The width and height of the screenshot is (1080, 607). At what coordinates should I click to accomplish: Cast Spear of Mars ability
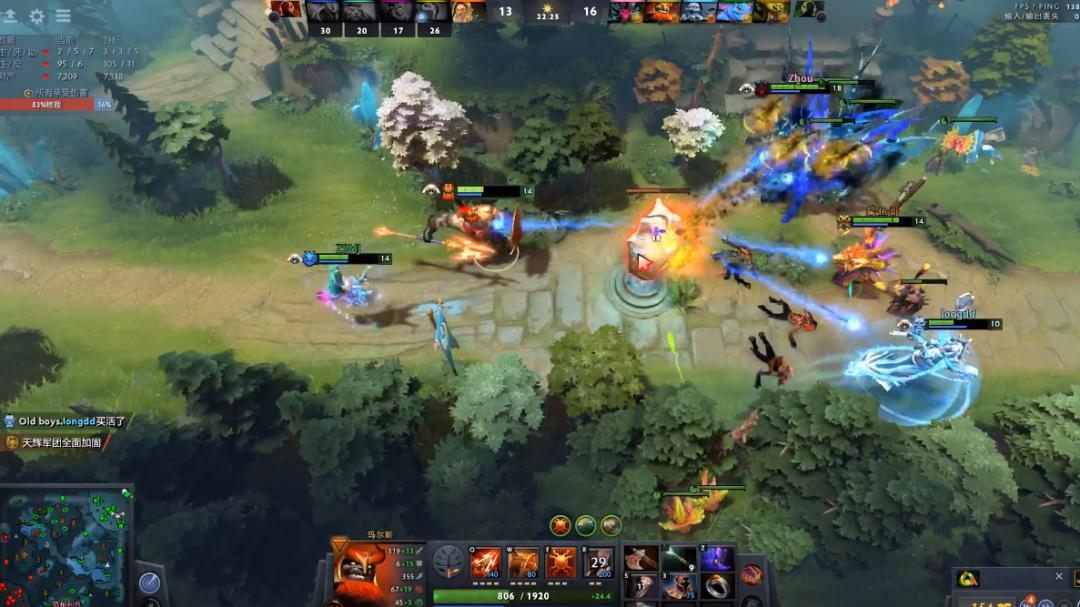(485, 564)
